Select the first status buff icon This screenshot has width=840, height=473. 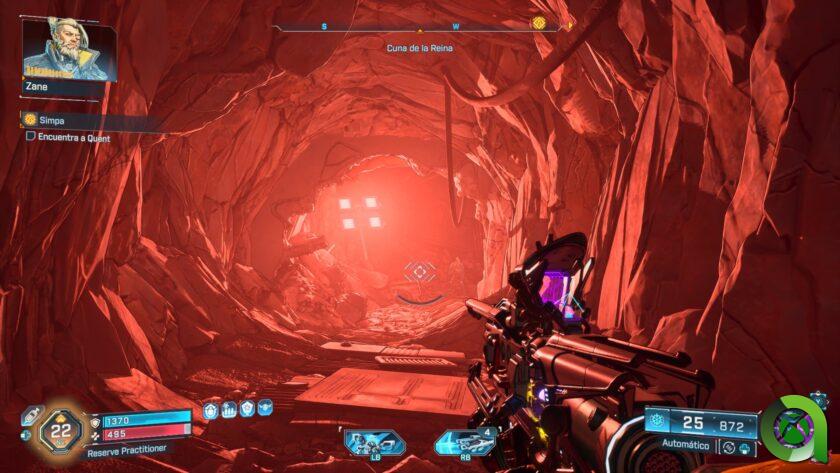tap(211, 409)
